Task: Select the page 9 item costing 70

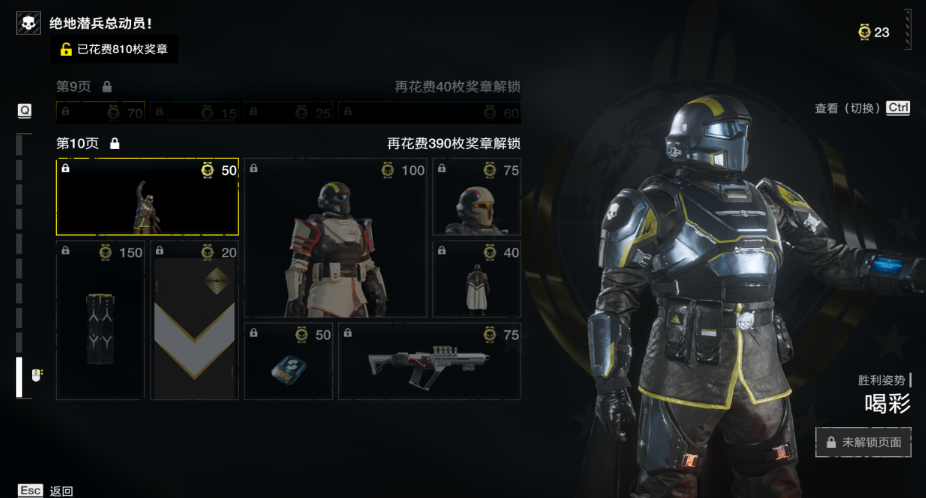Action: tap(100, 113)
